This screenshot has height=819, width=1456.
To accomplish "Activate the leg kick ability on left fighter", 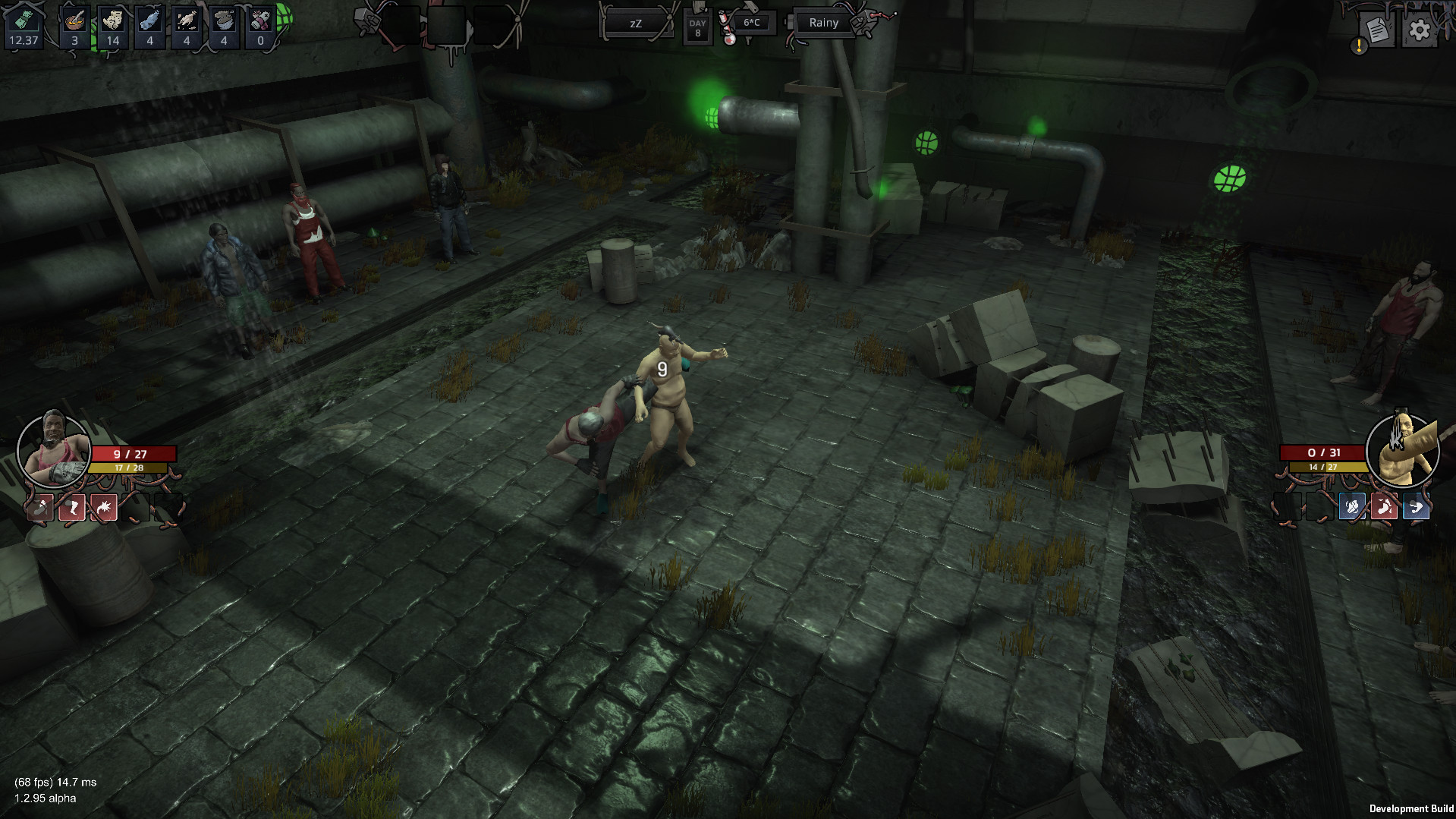I will click(71, 509).
